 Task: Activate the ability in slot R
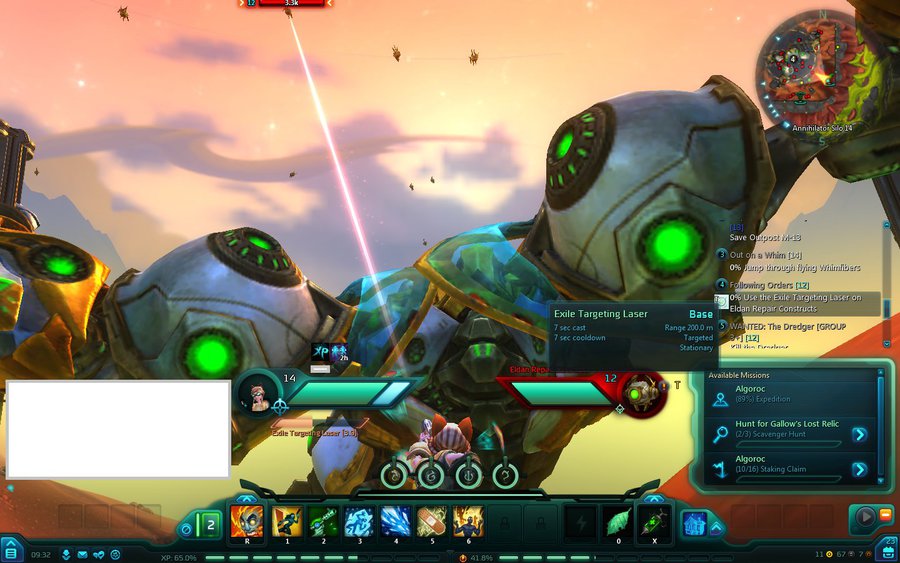246,522
